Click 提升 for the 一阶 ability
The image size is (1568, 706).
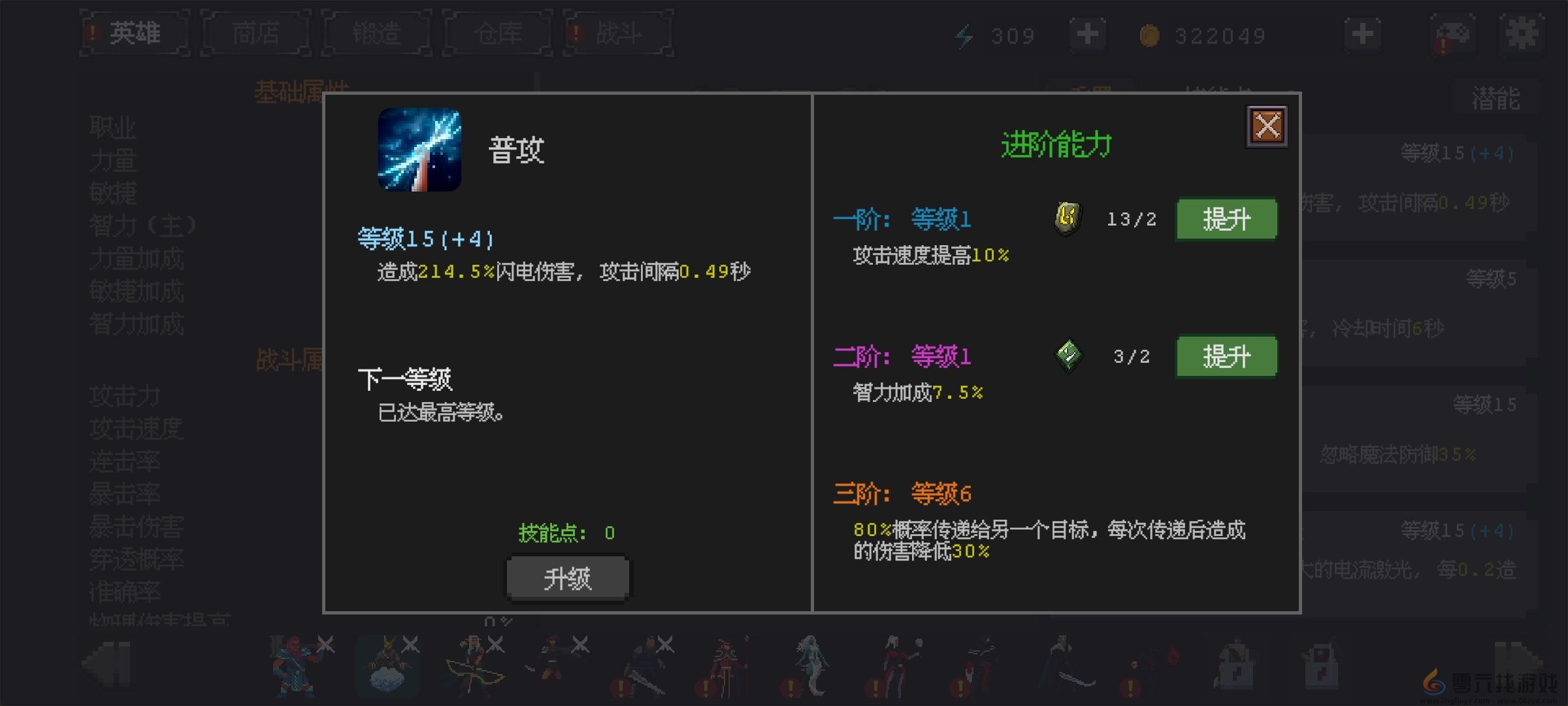click(1226, 219)
